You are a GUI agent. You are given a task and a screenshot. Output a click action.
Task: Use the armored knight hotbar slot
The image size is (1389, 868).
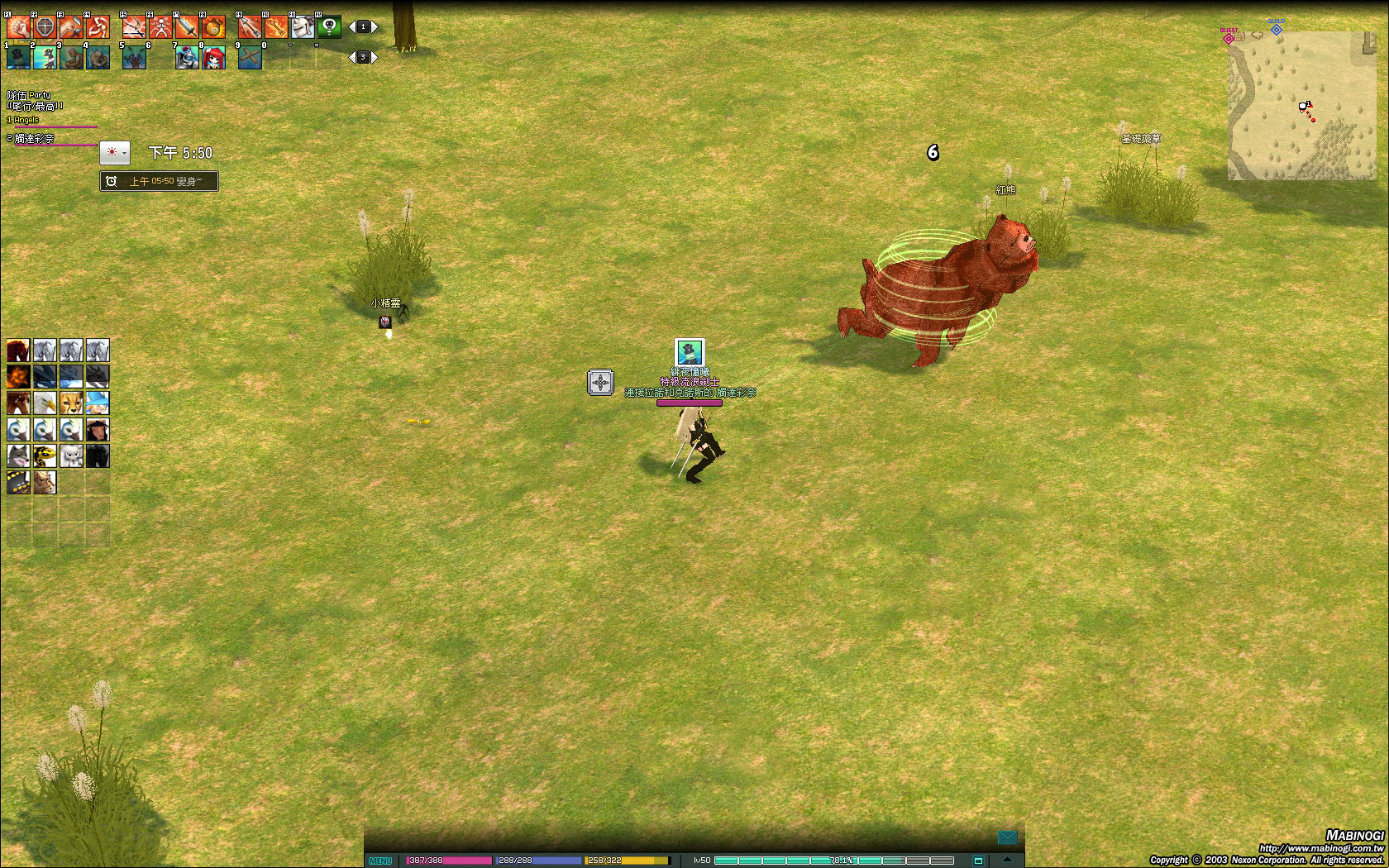point(187,57)
